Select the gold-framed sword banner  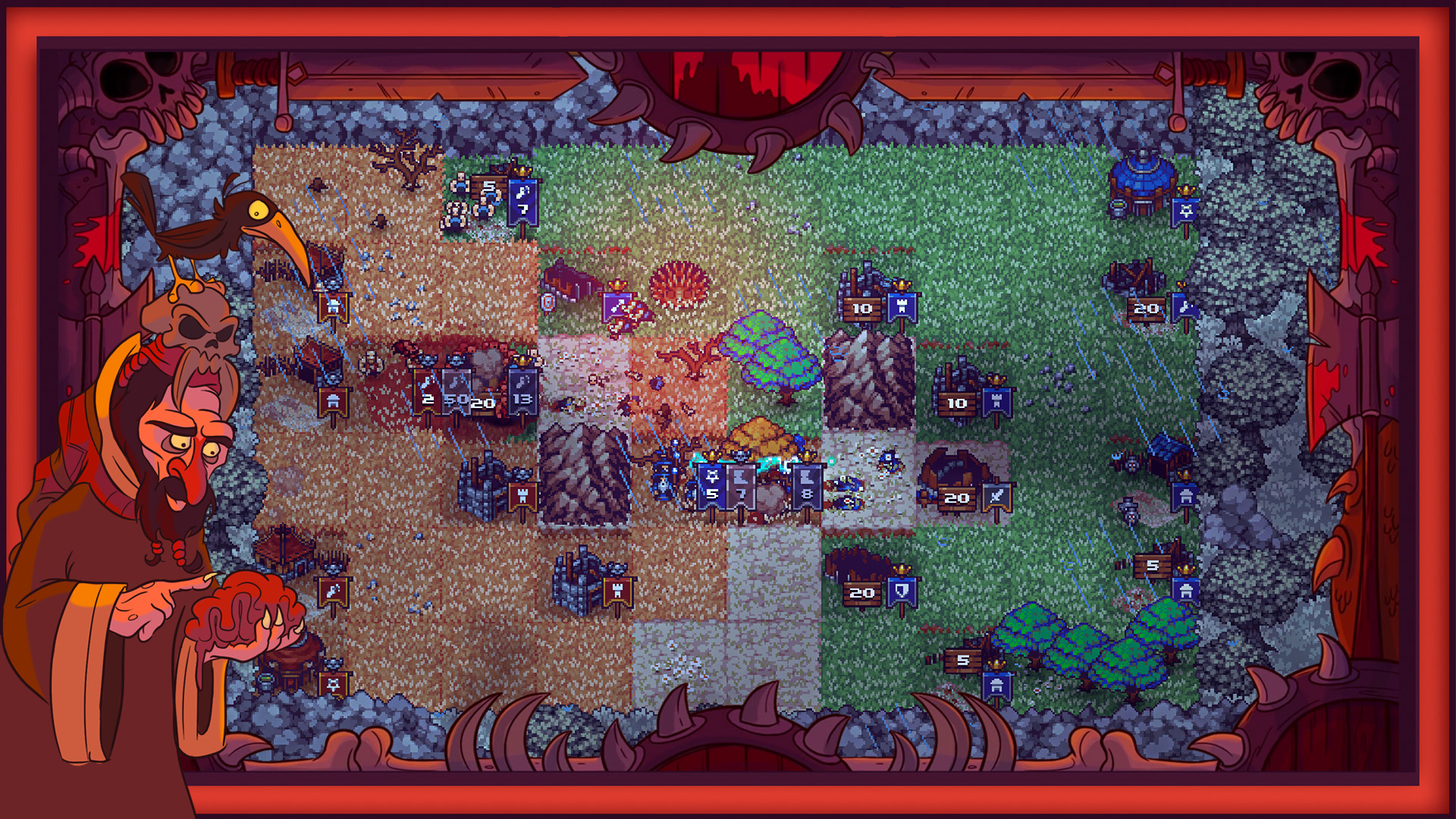pos(996,497)
